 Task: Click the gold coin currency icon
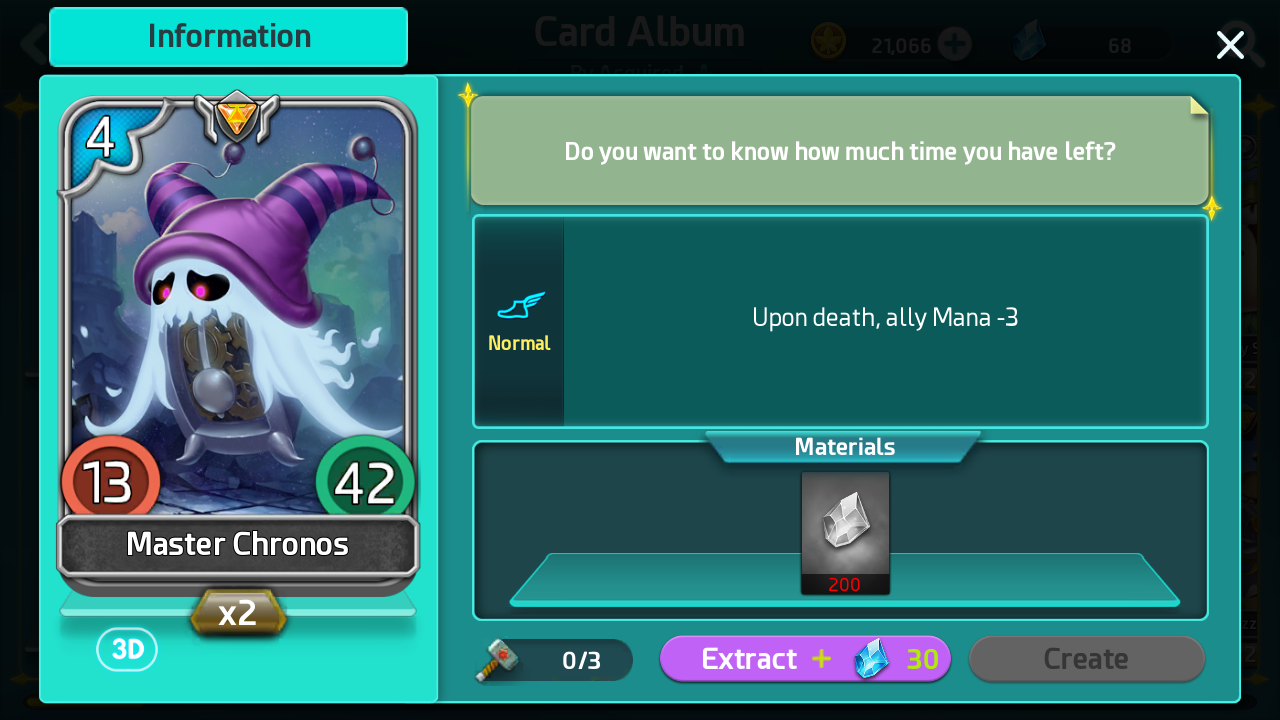click(x=828, y=44)
